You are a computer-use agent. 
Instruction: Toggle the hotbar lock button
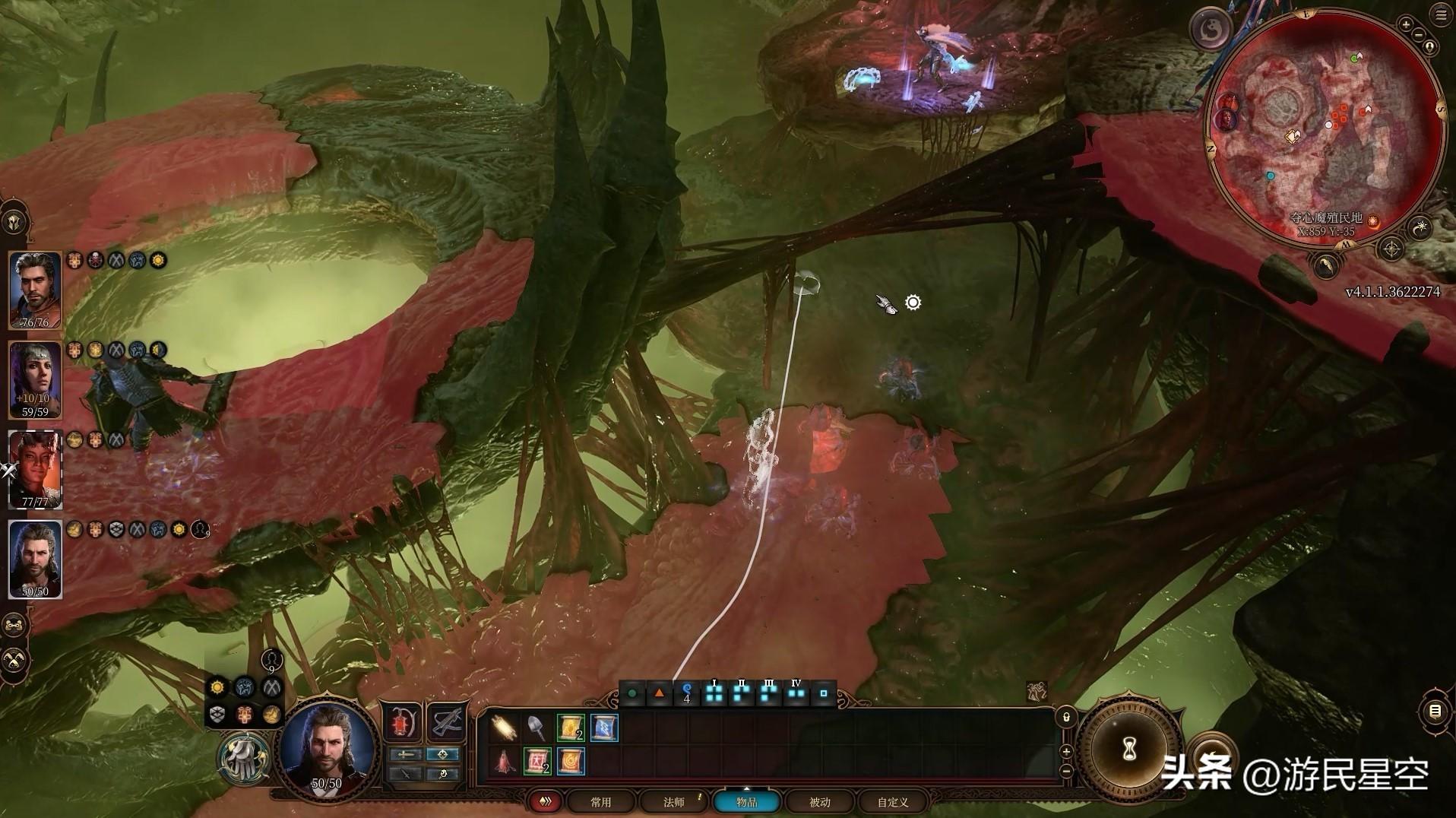pyautogui.click(x=1066, y=717)
